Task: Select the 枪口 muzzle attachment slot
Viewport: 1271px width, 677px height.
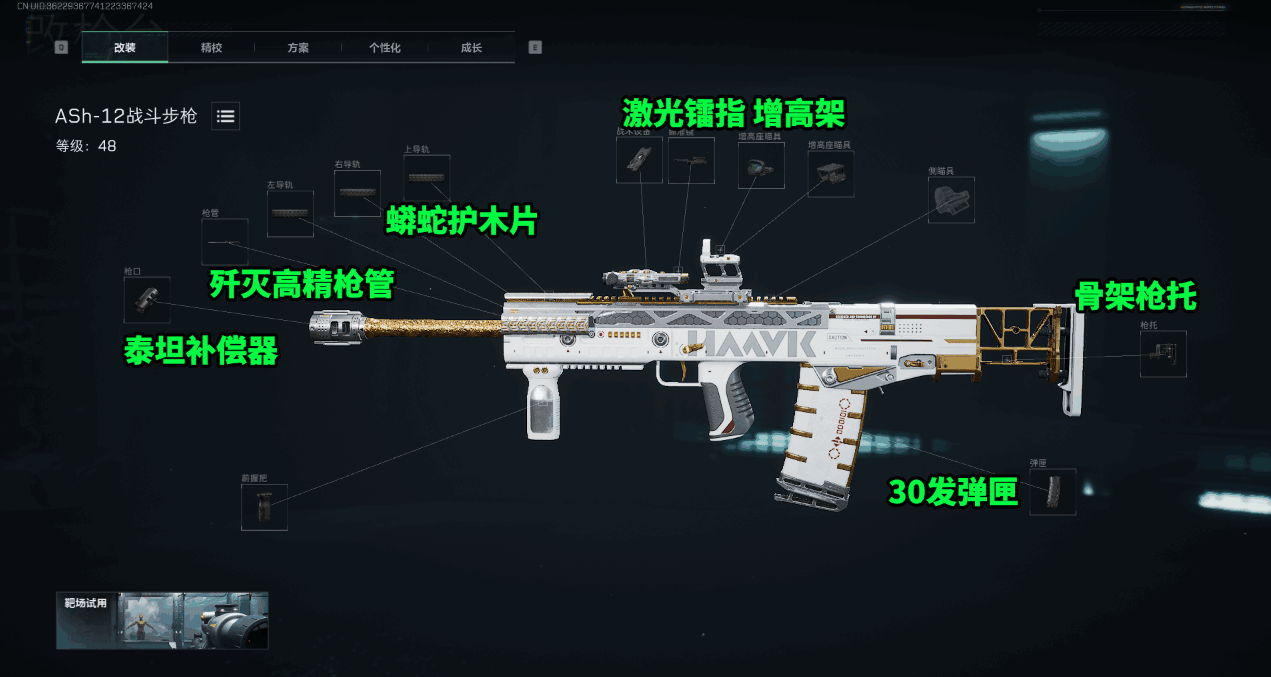Action: point(146,300)
